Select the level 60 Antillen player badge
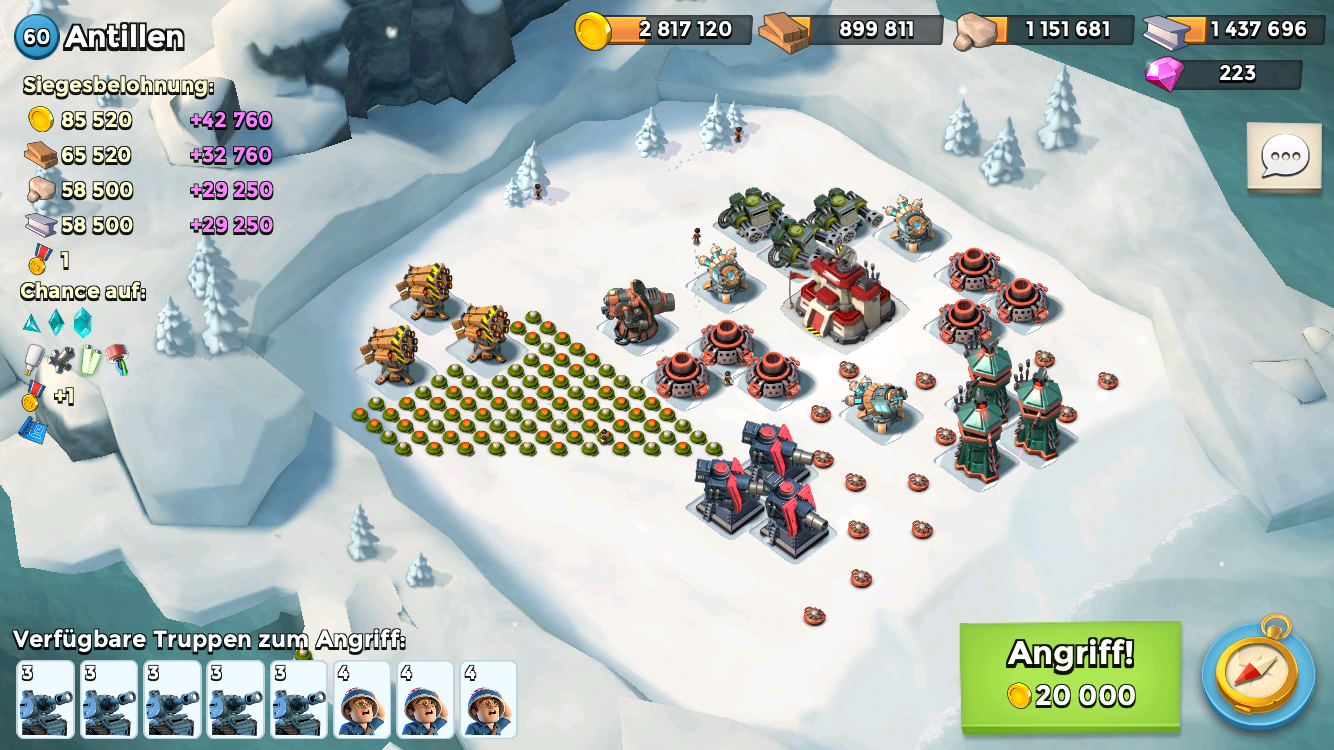The height and width of the screenshot is (750, 1334). (x=37, y=37)
